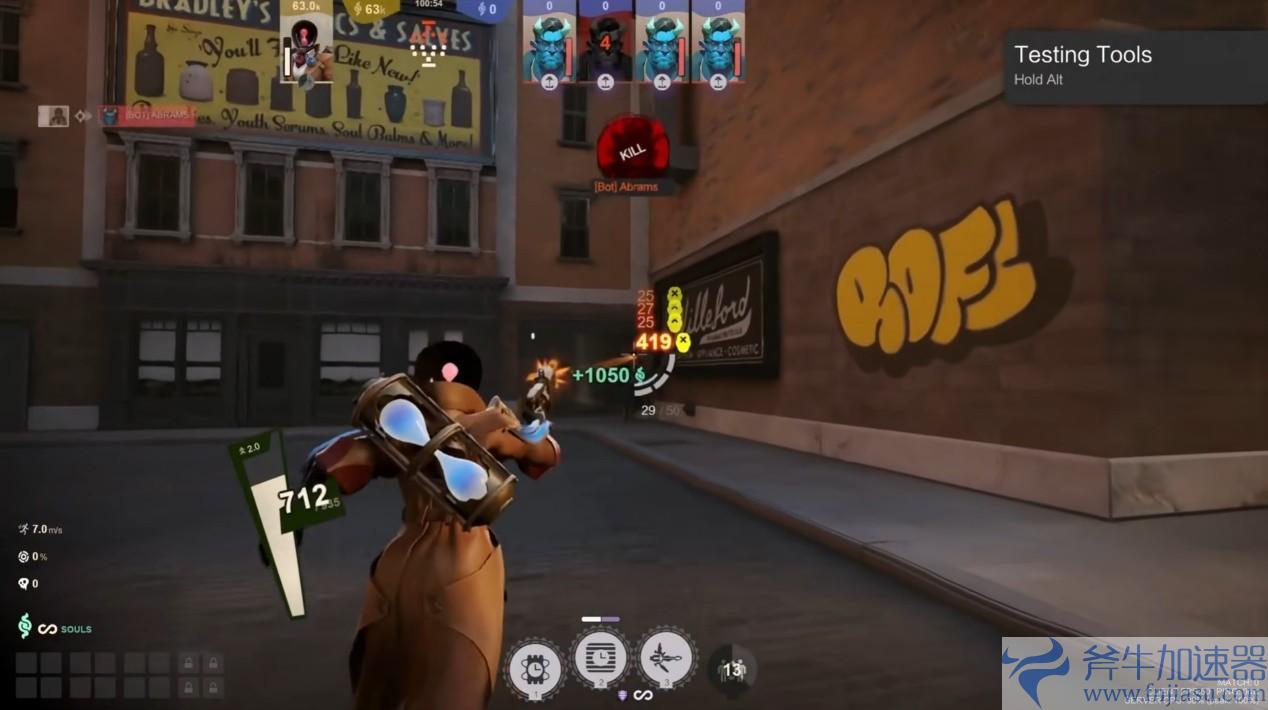Activate the Kinetic Carbine rifle ability

[666, 658]
